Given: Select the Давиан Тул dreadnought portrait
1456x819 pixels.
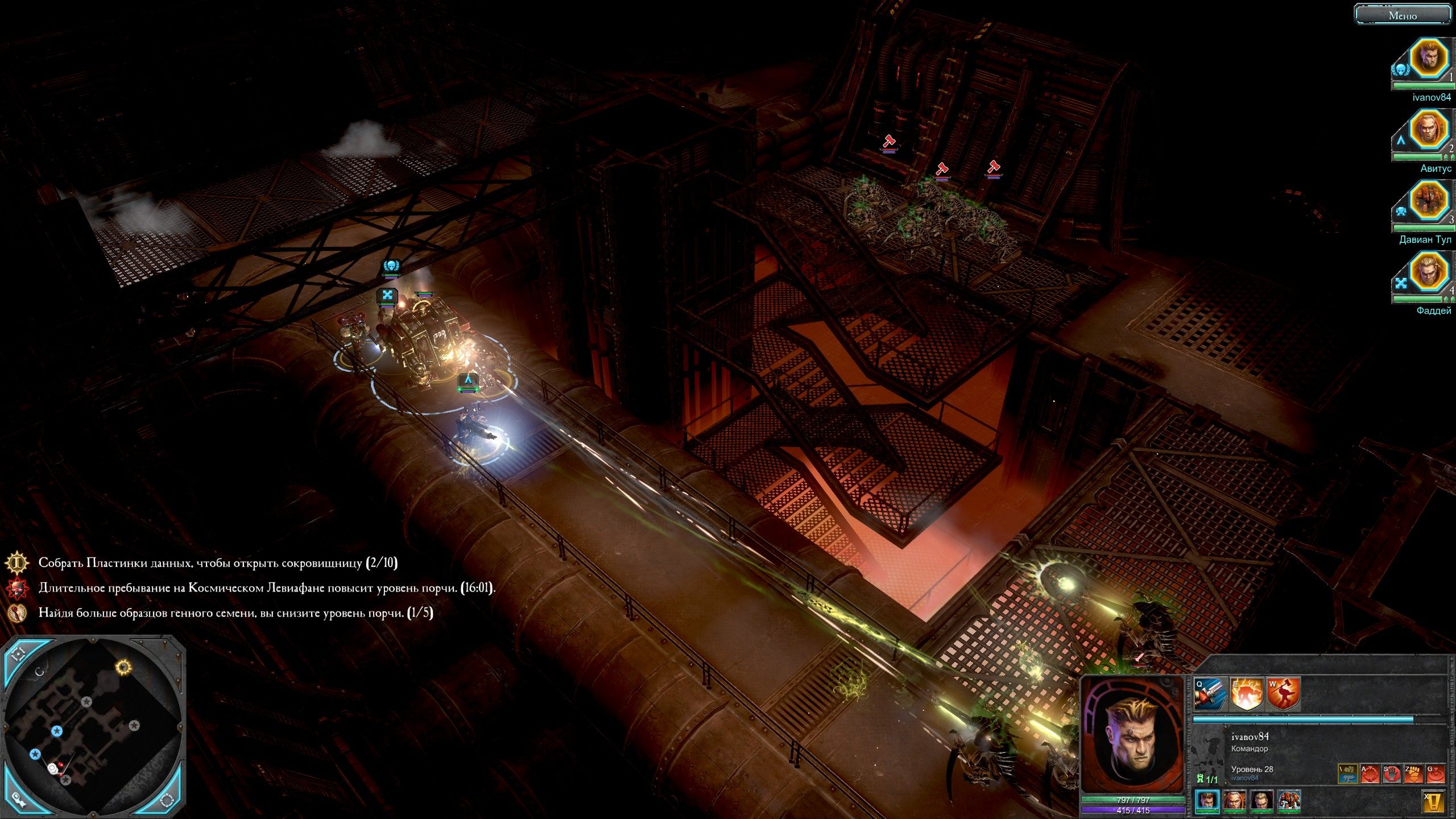Looking at the screenshot, I should (1428, 201).
